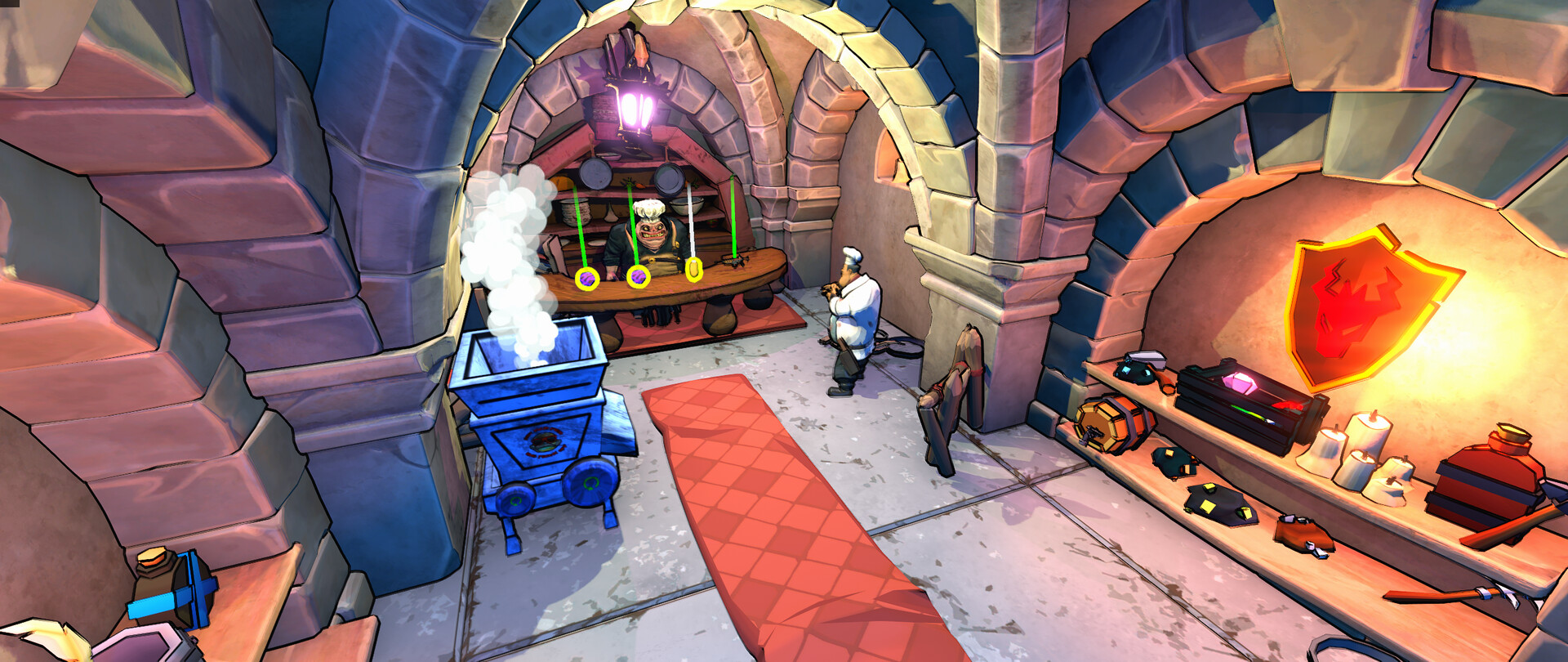Toggle the small candle nearest the potion jug
This screenshot has height=662, width=1568.
[1396, 479]
